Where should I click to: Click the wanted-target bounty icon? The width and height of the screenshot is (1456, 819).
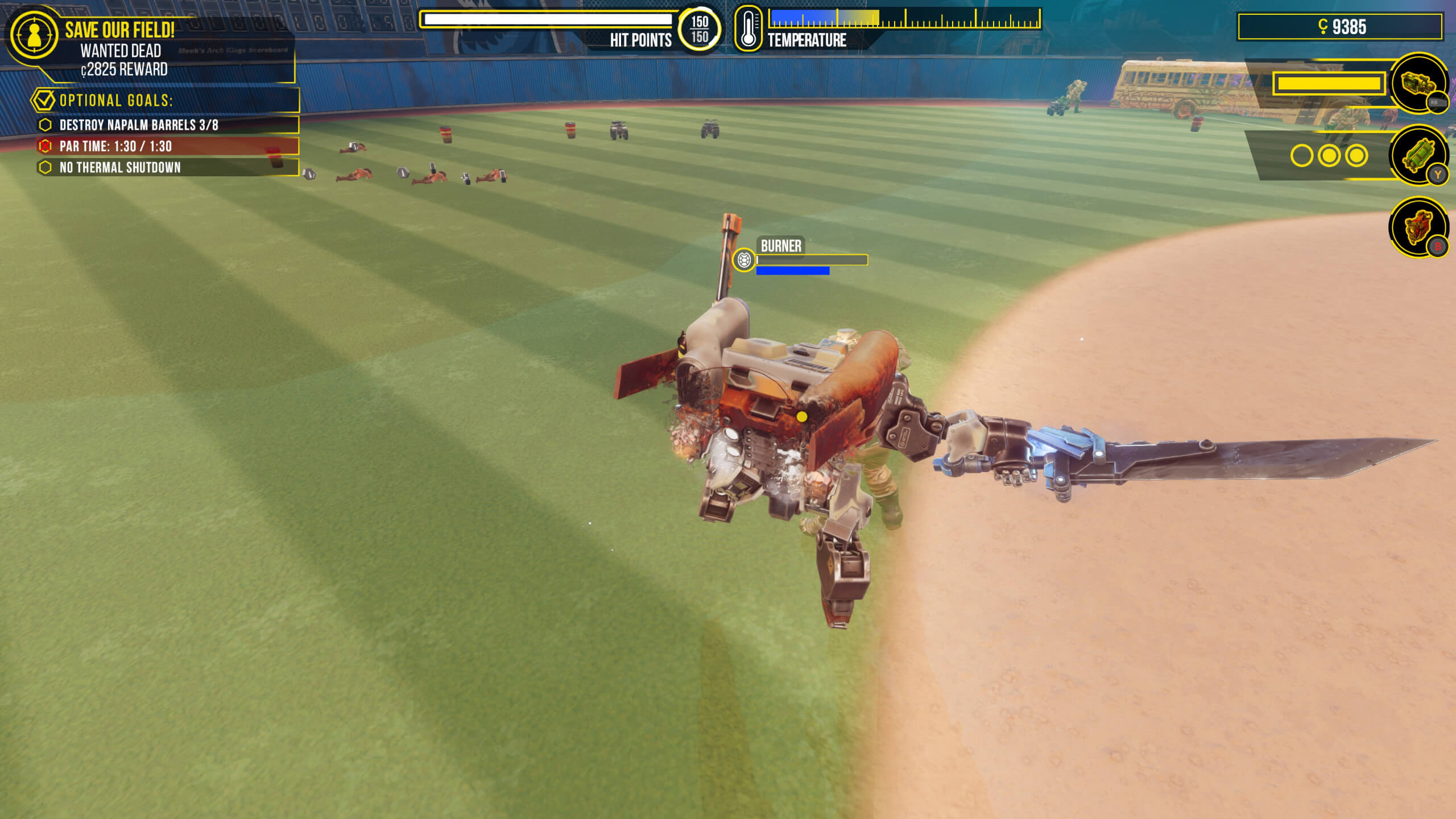(34, 33)
